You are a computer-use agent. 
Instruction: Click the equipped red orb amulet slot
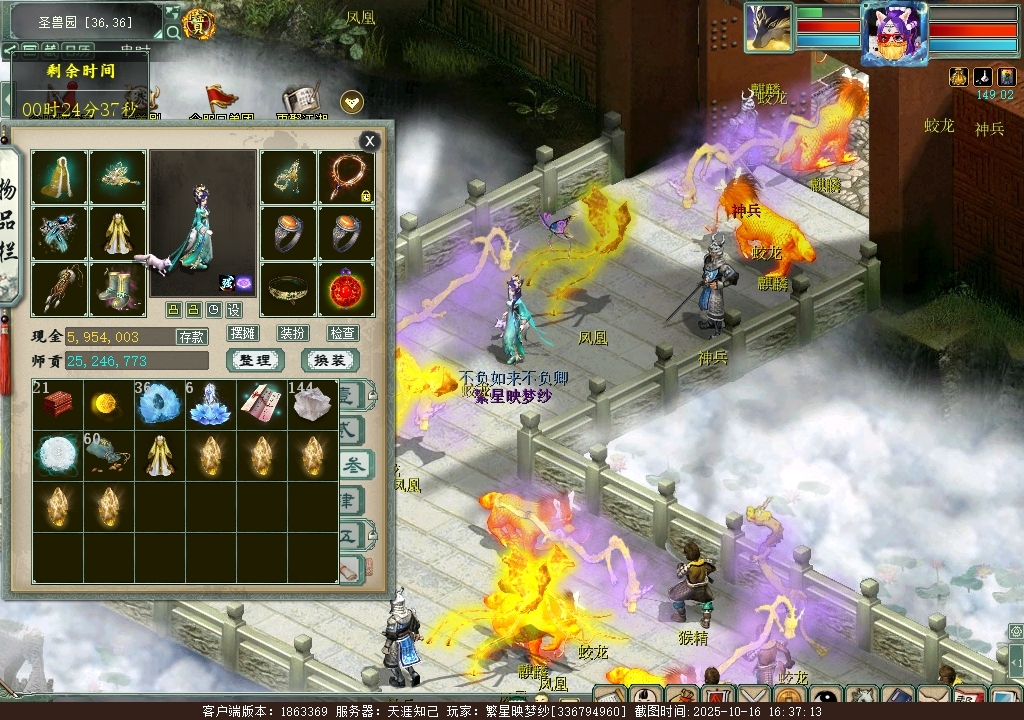347,289
